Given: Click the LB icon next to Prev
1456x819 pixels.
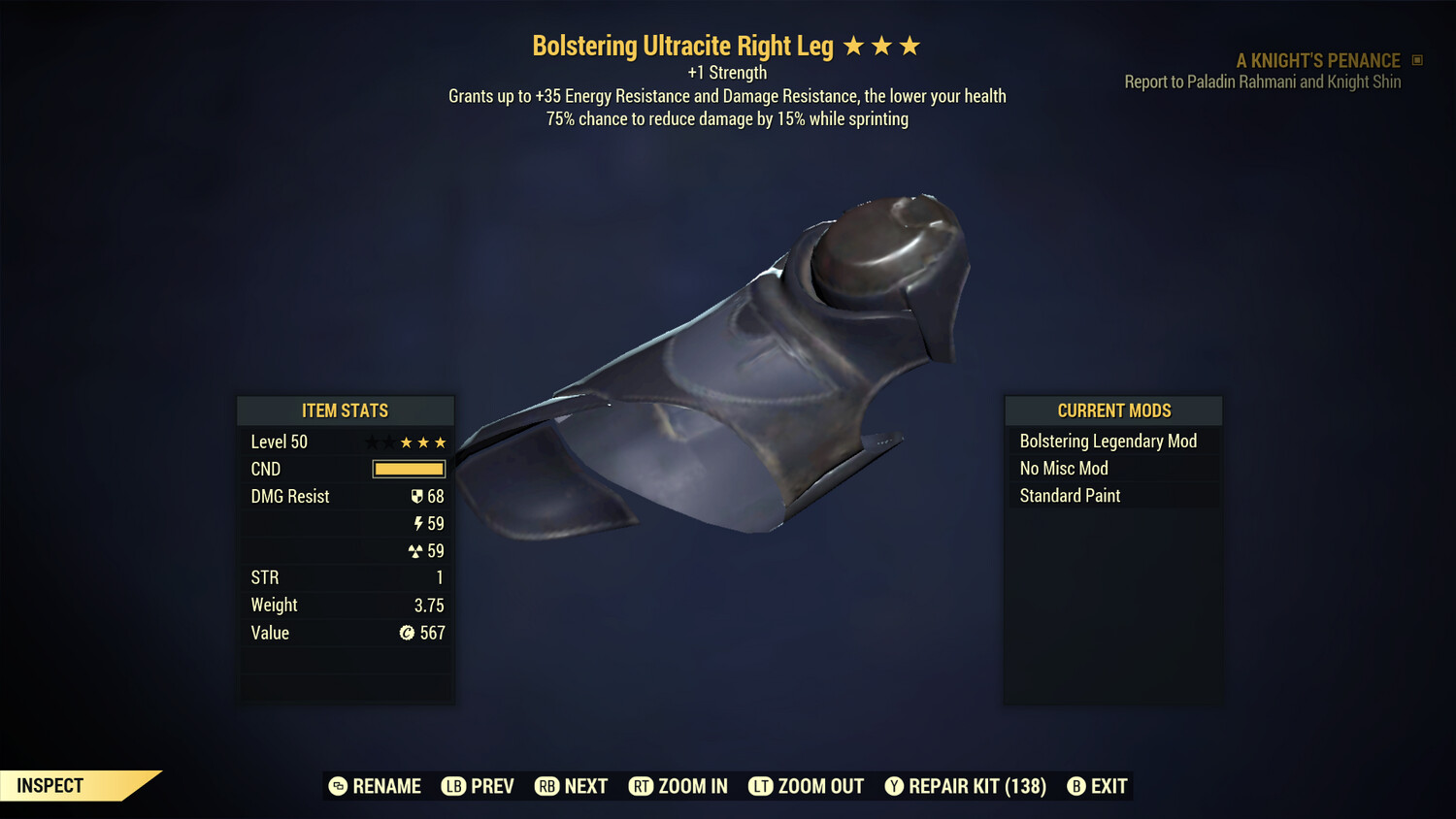Looking at the screenshot, I should pyautogui.click(x=452, y=786).
